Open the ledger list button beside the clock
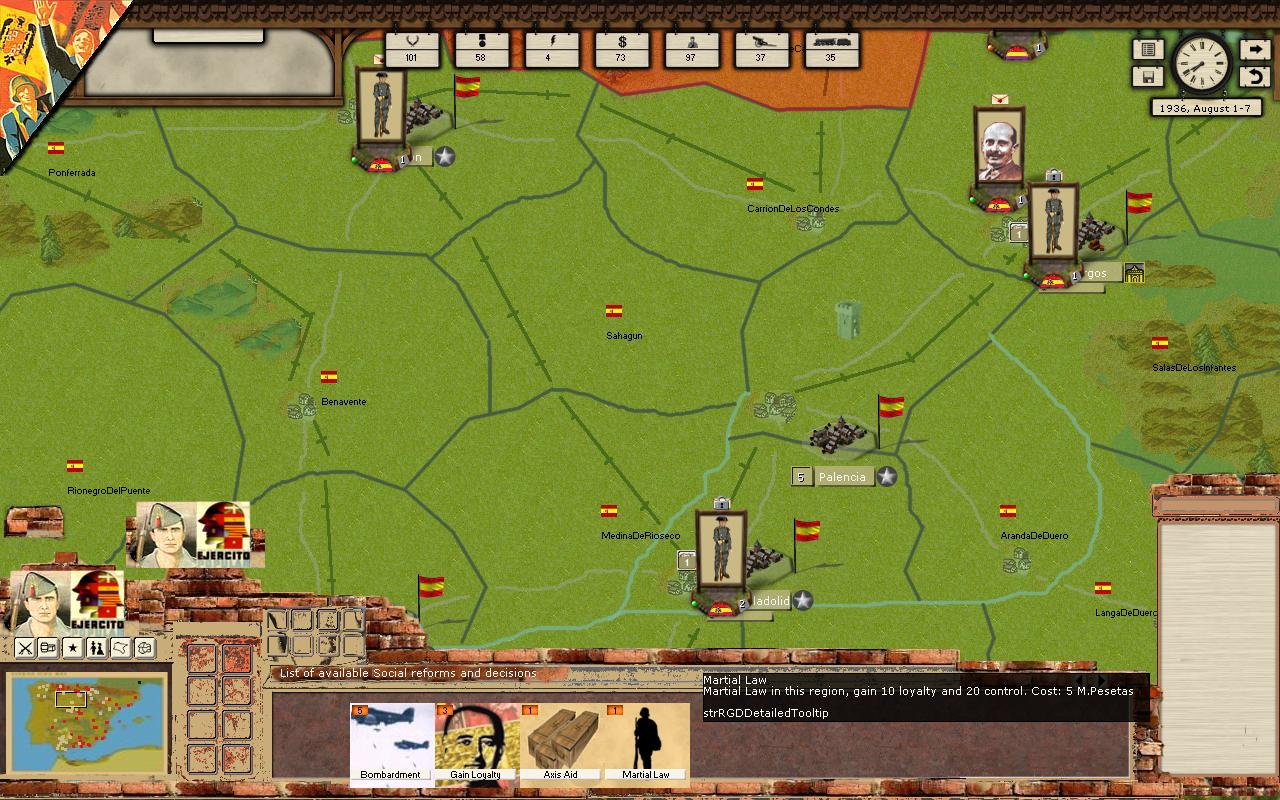The height and width of the screenshot is (800, 1280). (1148, 50)
